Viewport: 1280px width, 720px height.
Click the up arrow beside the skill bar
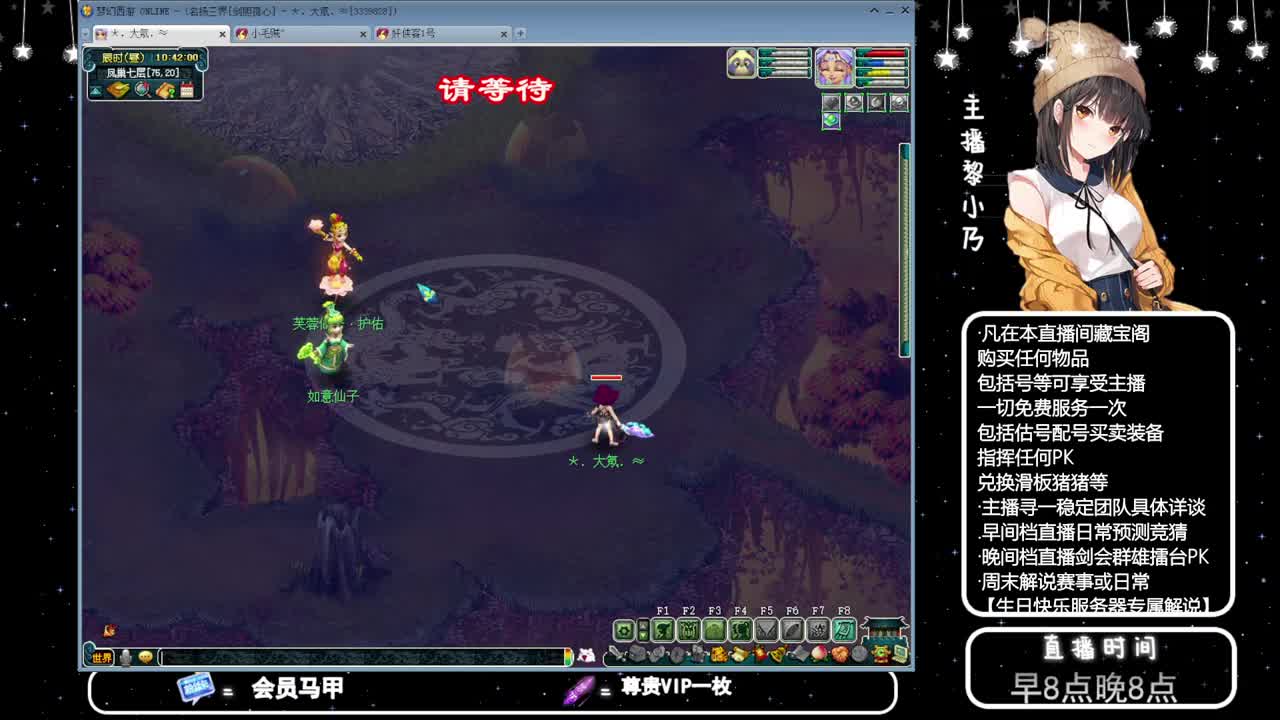click(643, 626)
